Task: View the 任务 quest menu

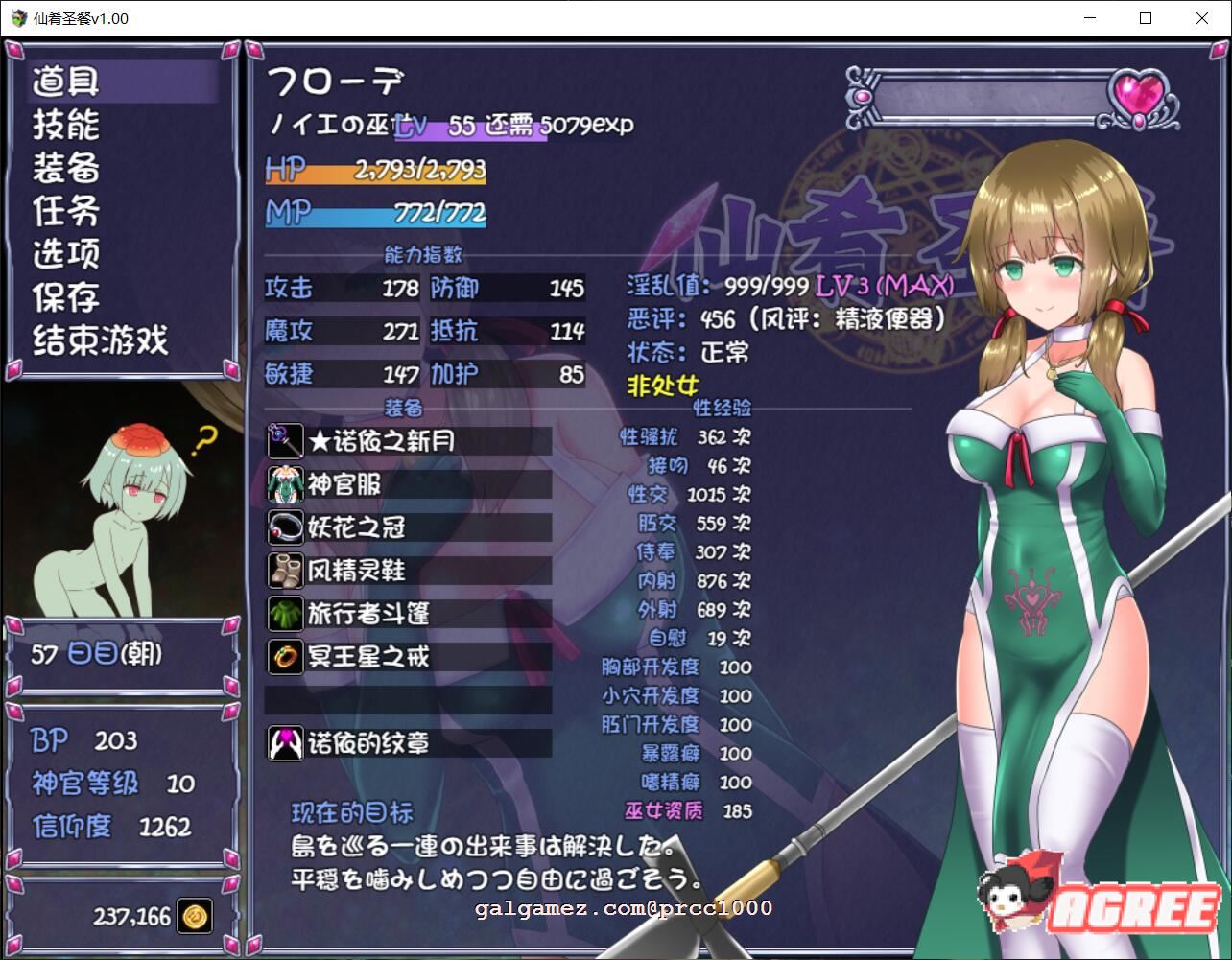Action: pyautogui.click(x=63, y=211)
